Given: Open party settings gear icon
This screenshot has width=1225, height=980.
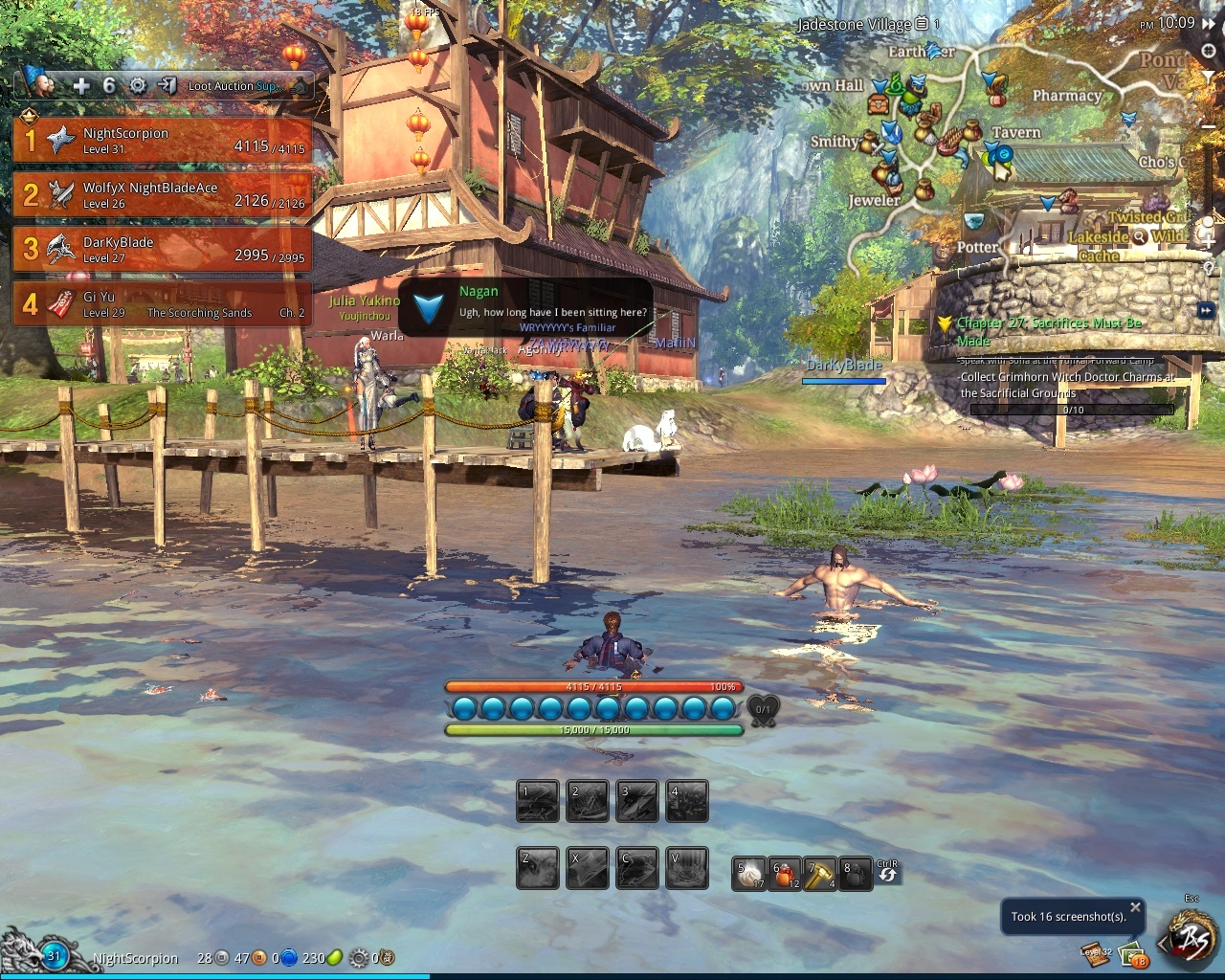Looking at the screenshot, I should point(138,86).
